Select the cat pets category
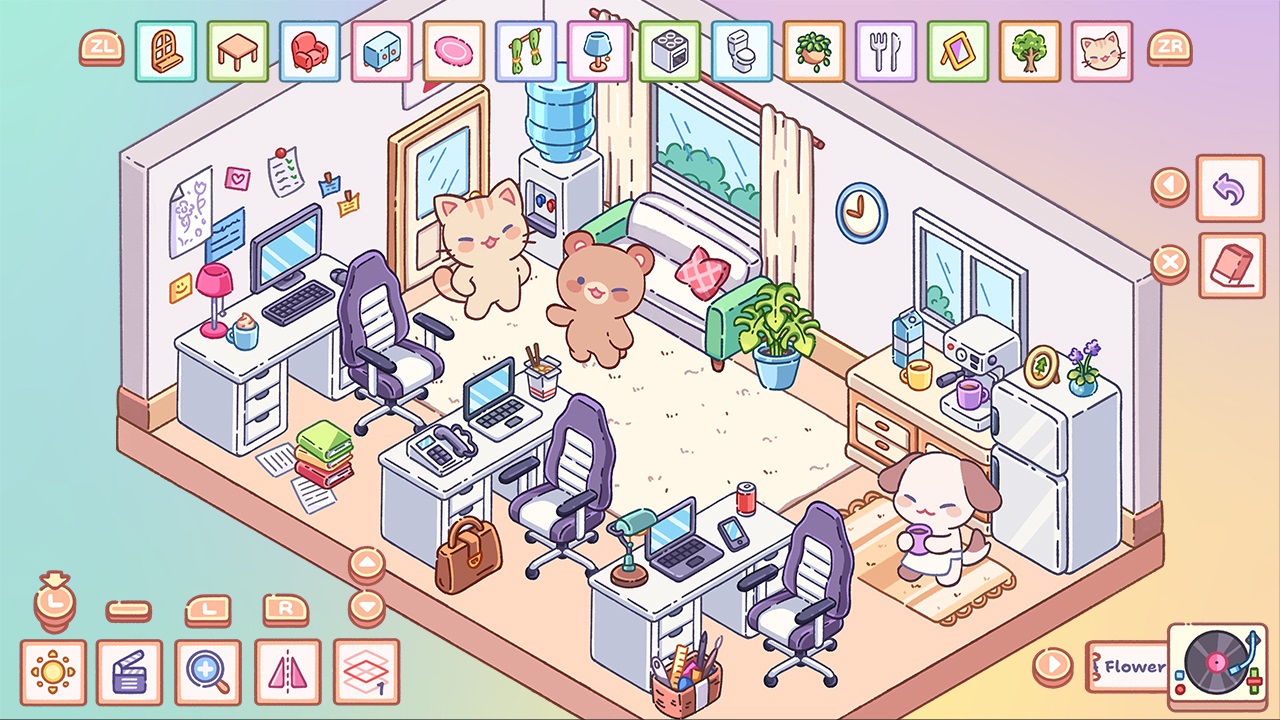Viewport: 1280px width, 720px height. [x=1101, y=52]
